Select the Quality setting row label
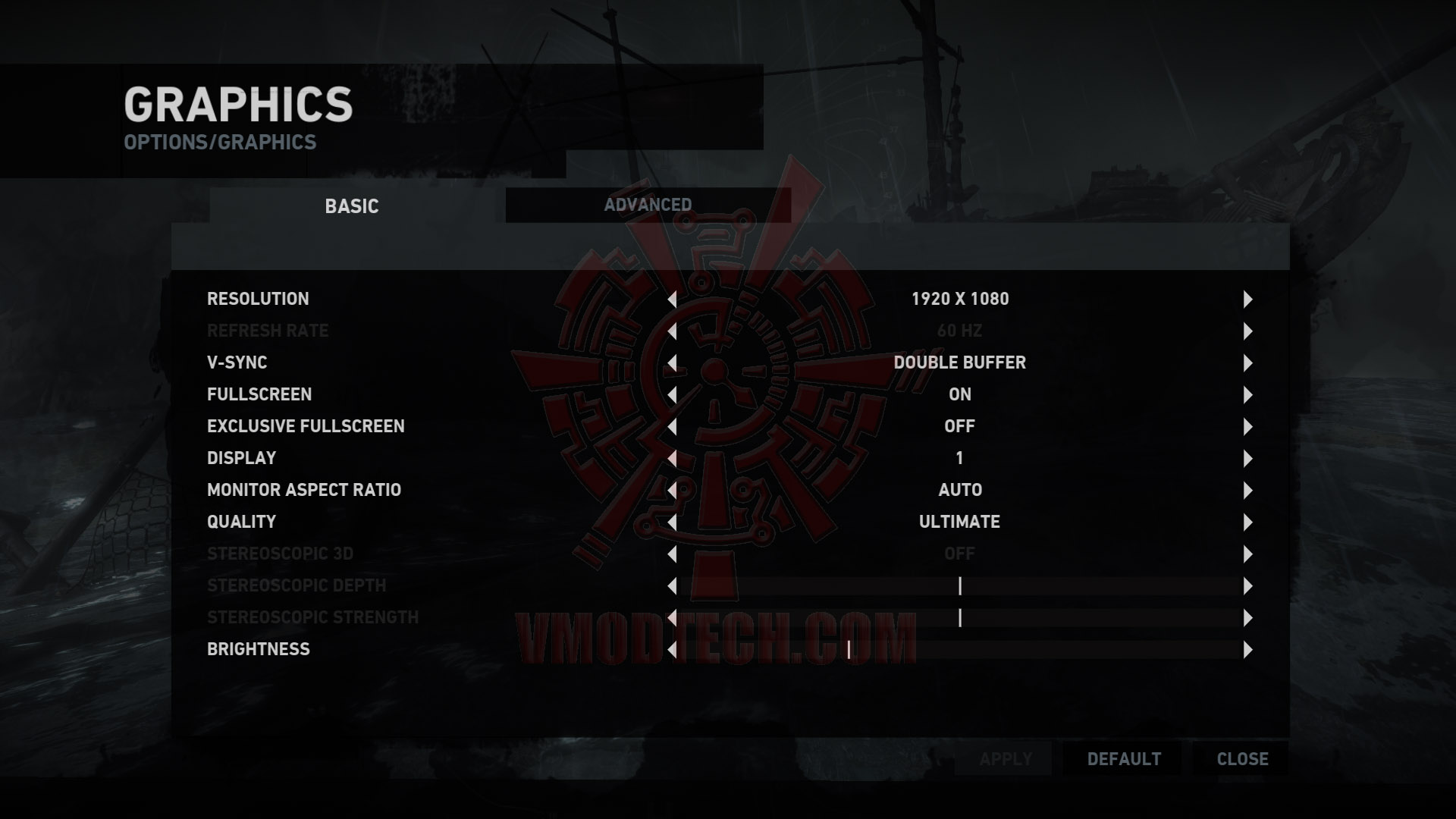 point(241,522)
